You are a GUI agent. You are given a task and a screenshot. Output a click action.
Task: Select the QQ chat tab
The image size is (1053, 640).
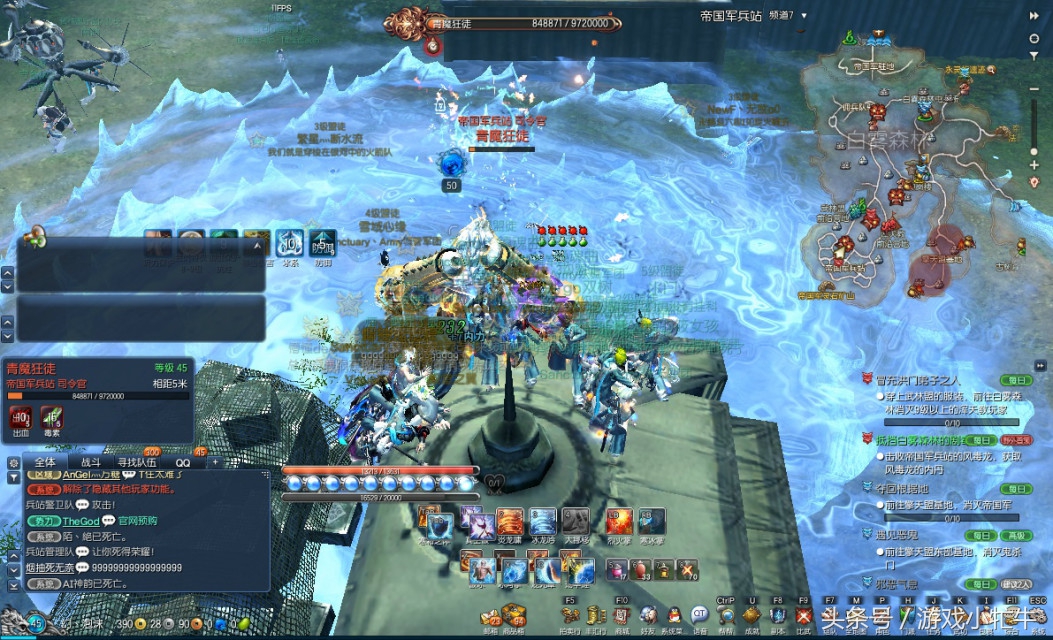pos(183,463)
